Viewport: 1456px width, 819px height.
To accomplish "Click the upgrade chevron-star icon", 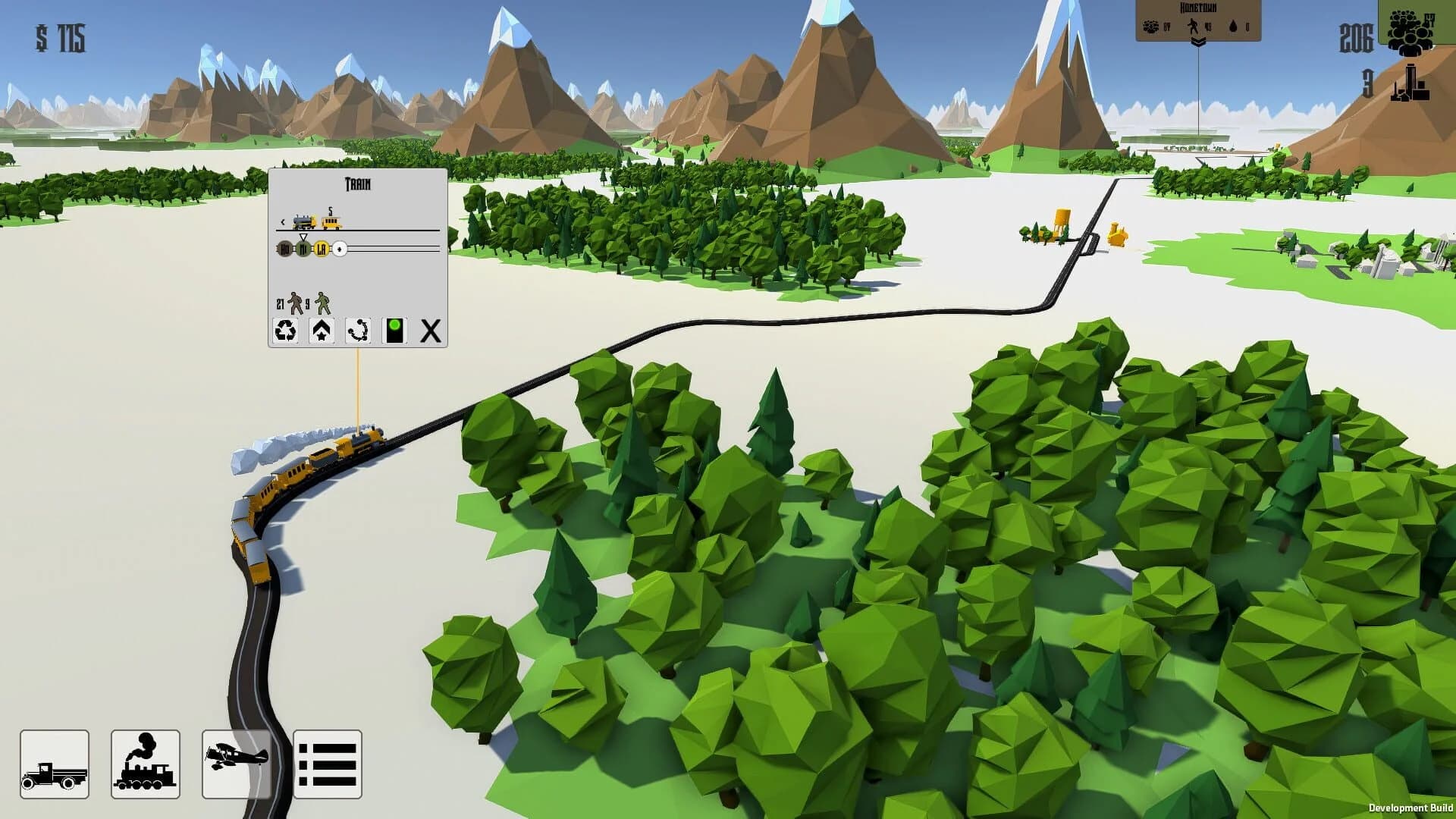I will (x=322, y=331).
